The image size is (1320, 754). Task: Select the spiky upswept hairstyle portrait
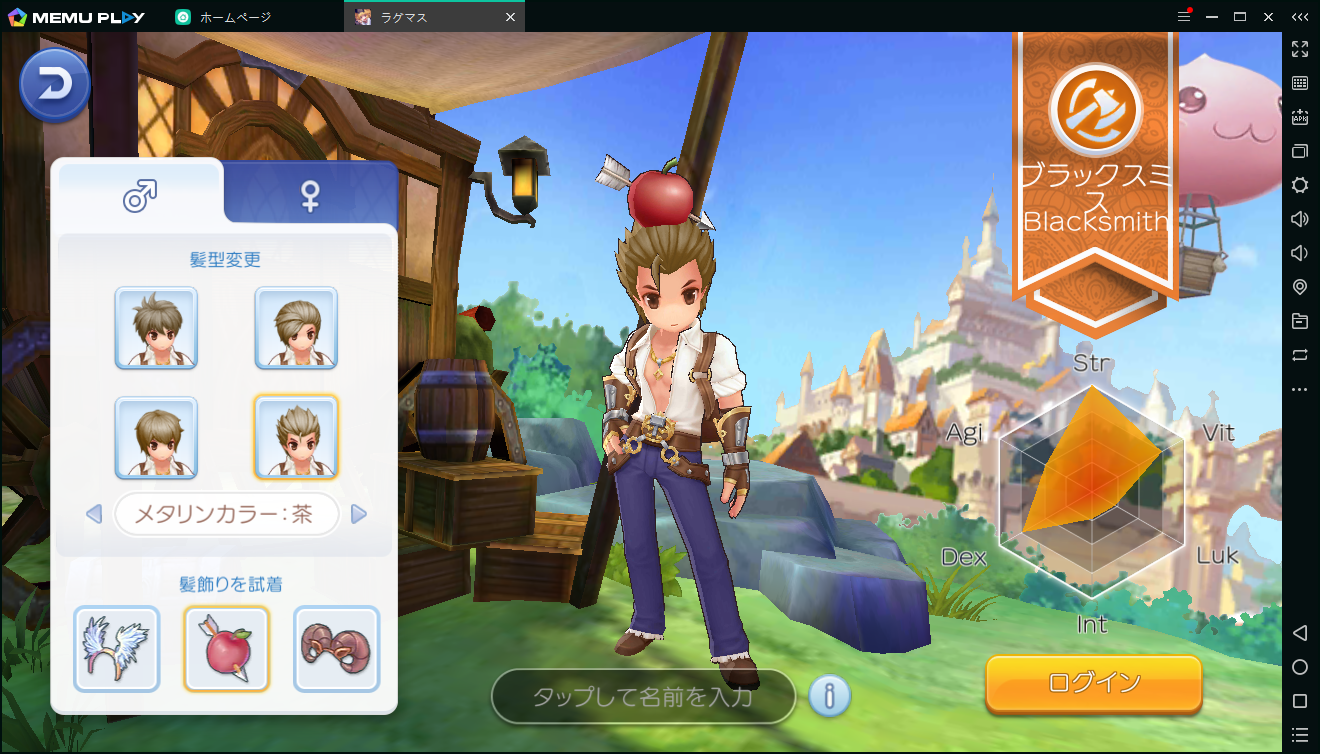pos(296,438)
